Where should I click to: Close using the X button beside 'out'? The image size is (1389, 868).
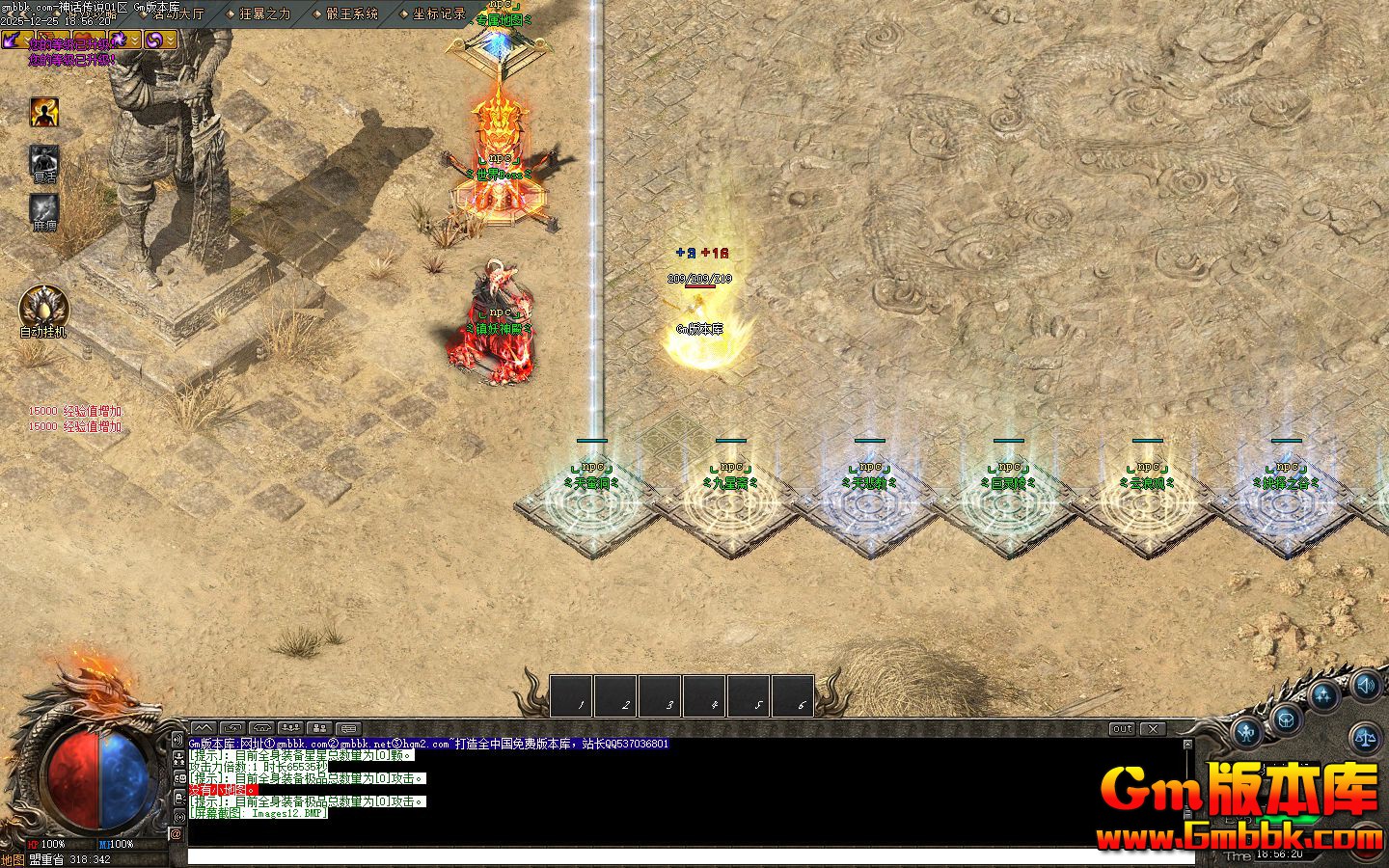pos(1153,729)
